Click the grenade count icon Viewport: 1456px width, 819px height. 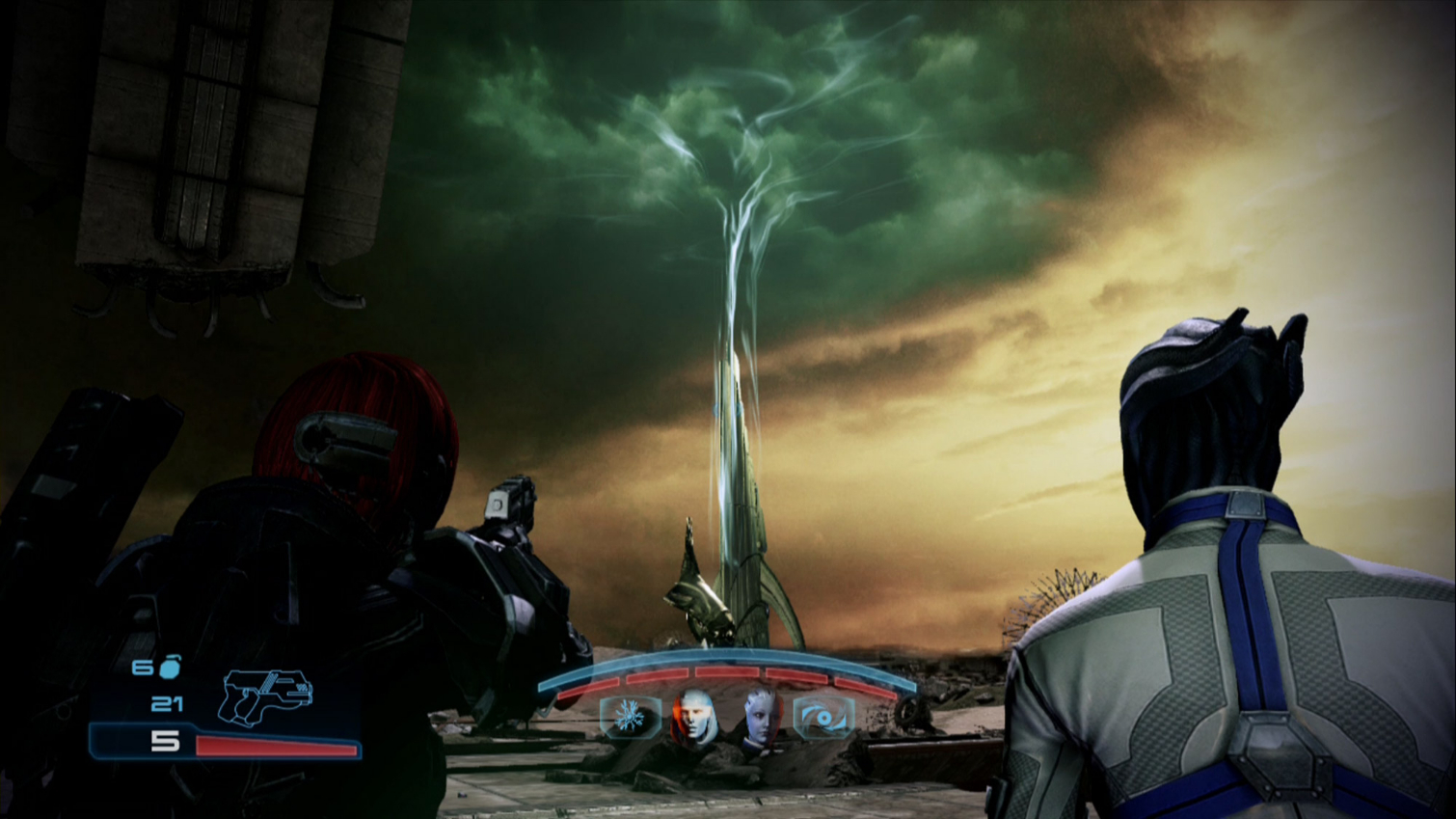click(x=170, y=666)
